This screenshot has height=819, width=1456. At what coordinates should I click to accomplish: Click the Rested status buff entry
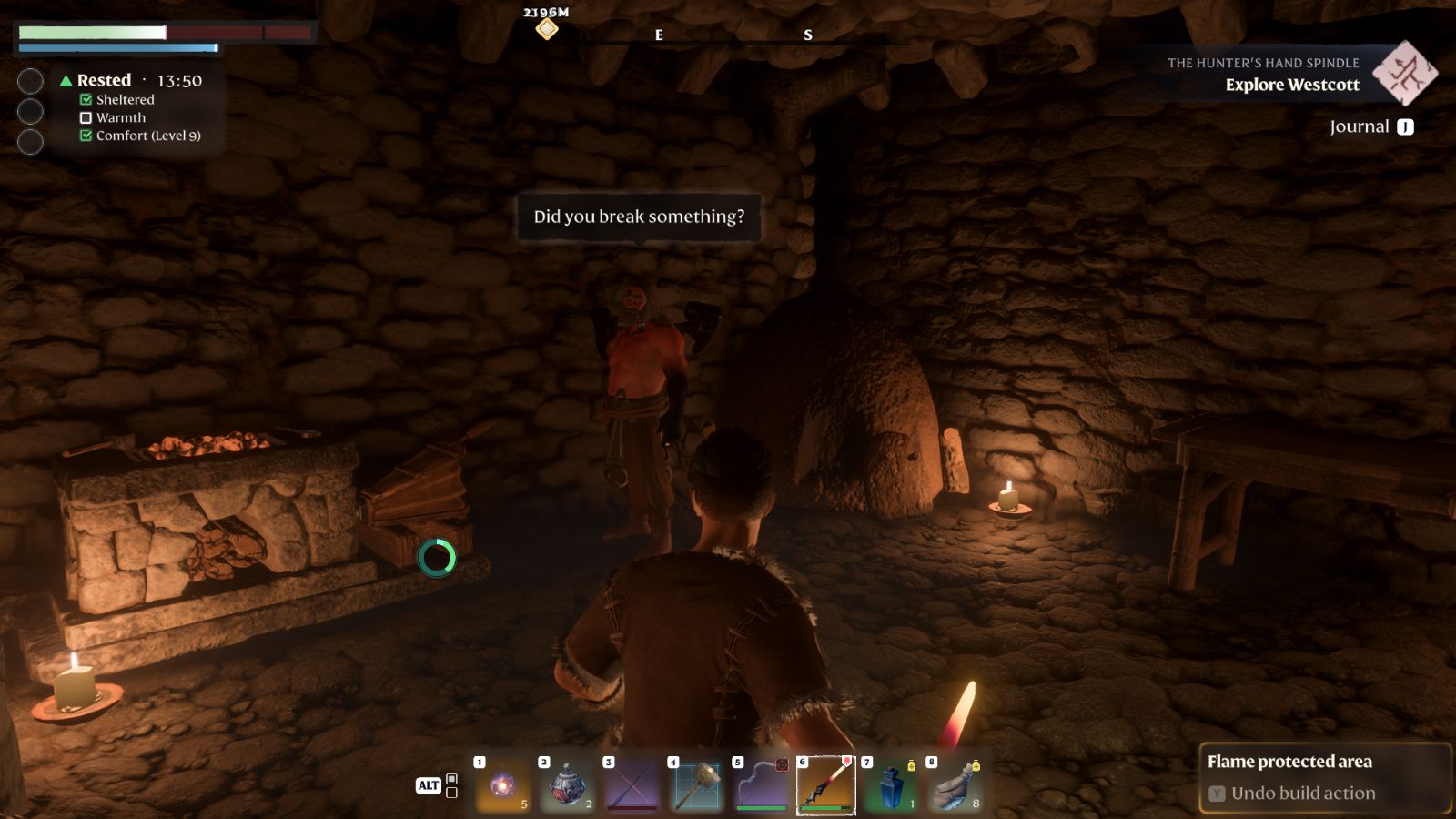(104, 80)
